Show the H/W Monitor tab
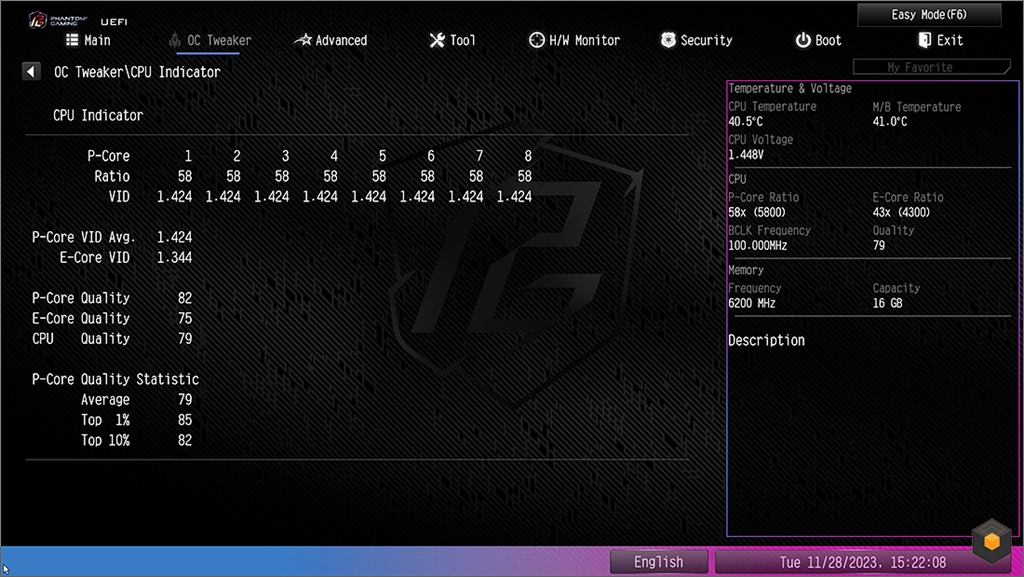The image size is (1024, 577). coord(574,40)
